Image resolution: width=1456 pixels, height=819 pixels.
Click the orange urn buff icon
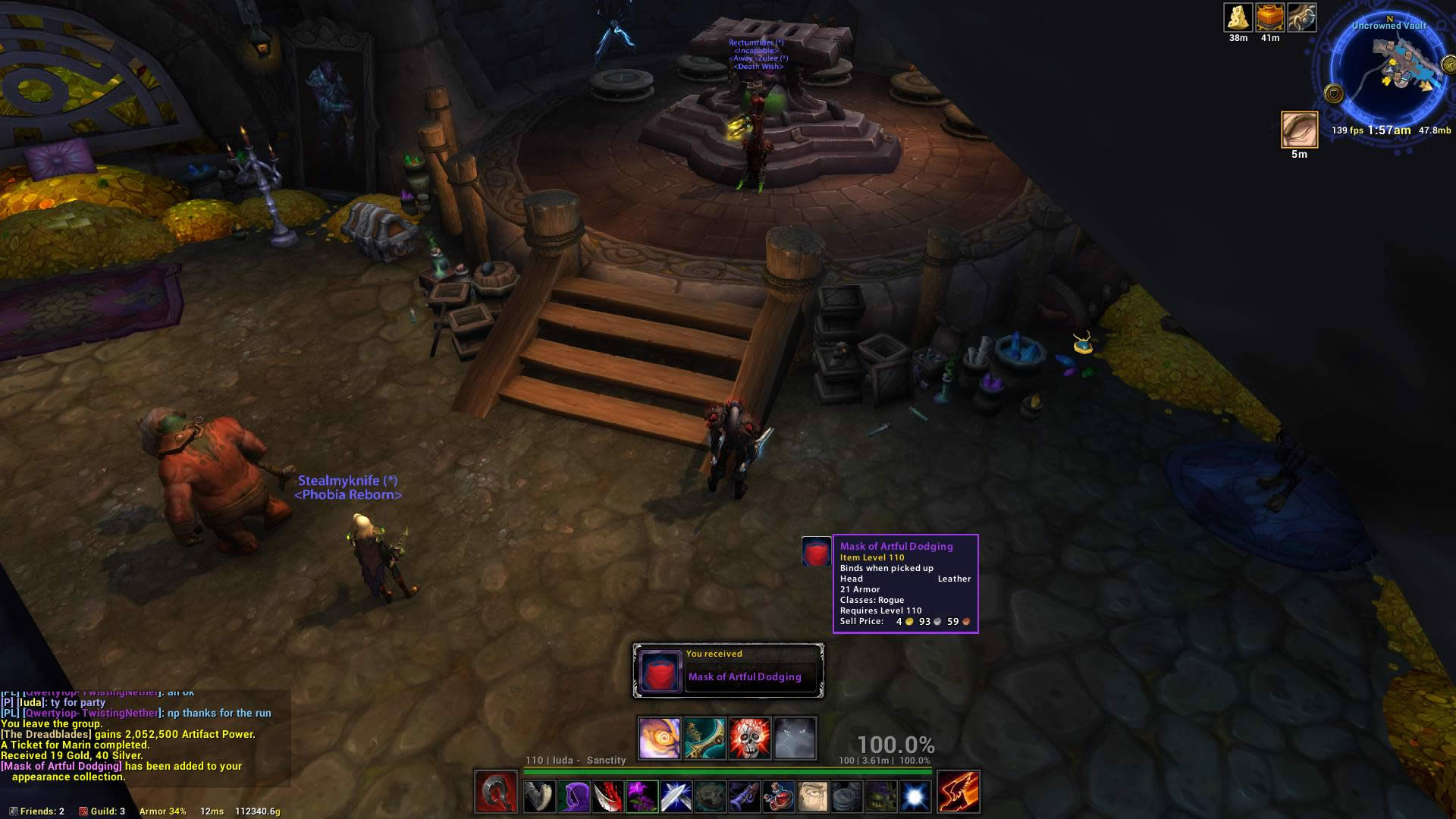pos(1269,17)
